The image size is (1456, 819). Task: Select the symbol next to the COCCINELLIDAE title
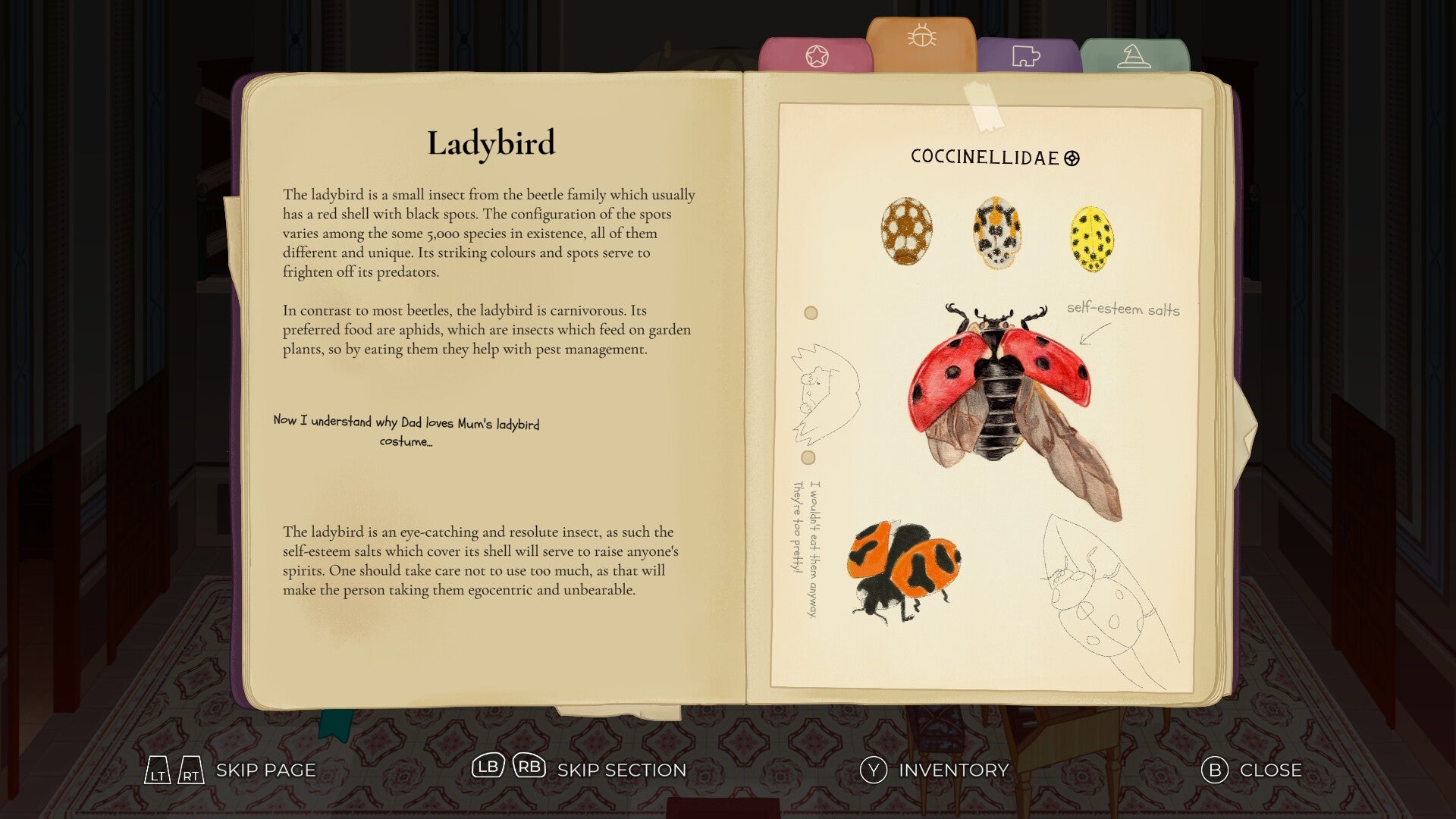[1072, 157]
